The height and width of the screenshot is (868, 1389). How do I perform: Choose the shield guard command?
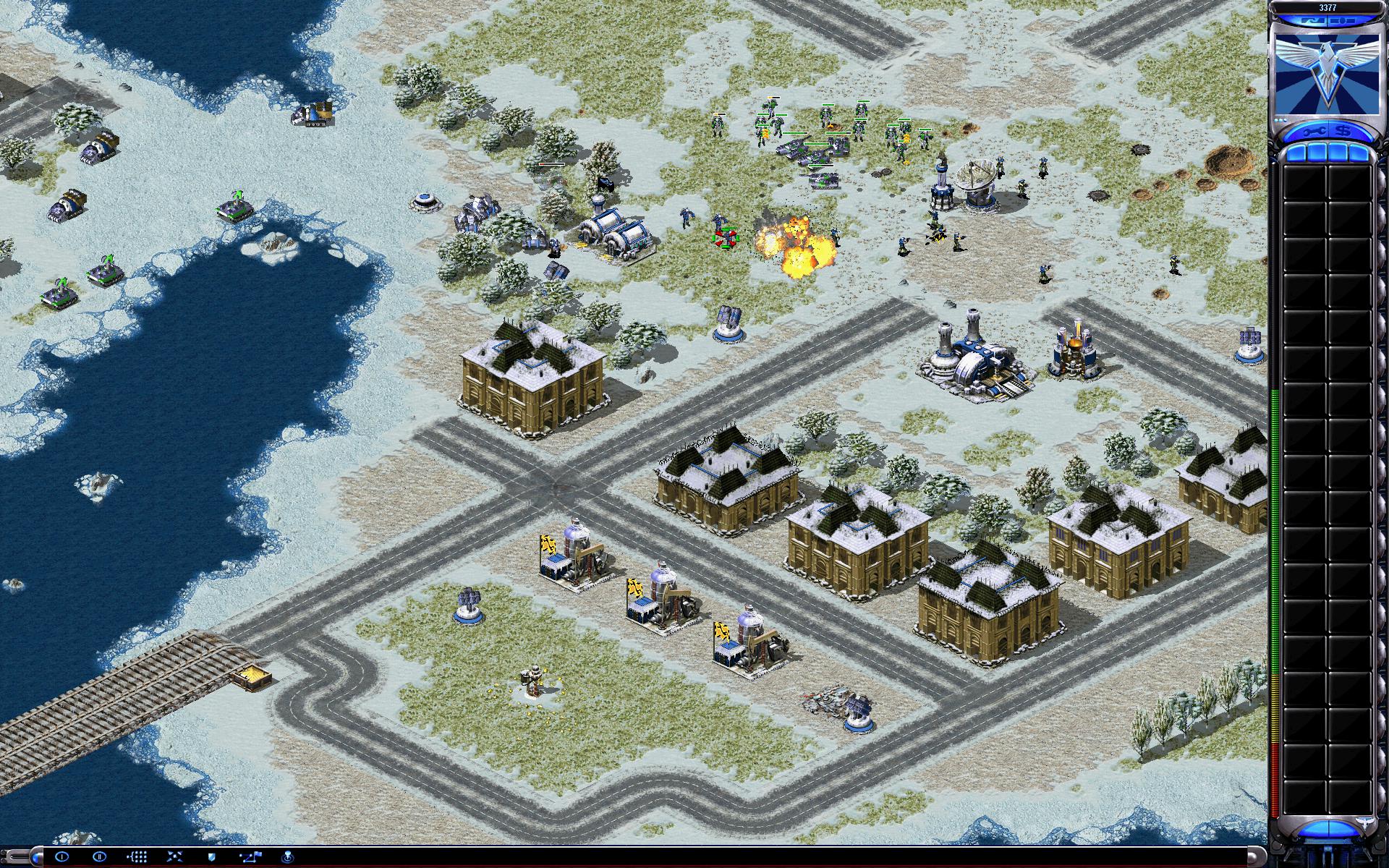pos(212,856)
